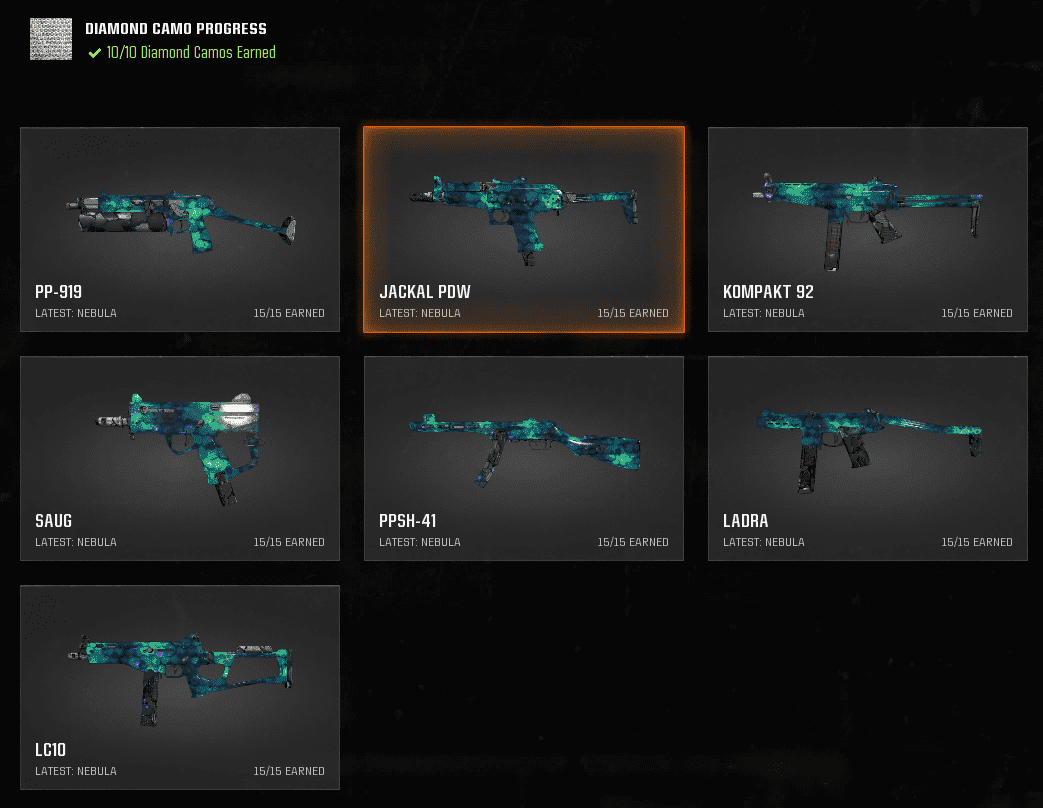
Task: Choose the Jackal PDW weapon card
Action: (x=524, y=229)
